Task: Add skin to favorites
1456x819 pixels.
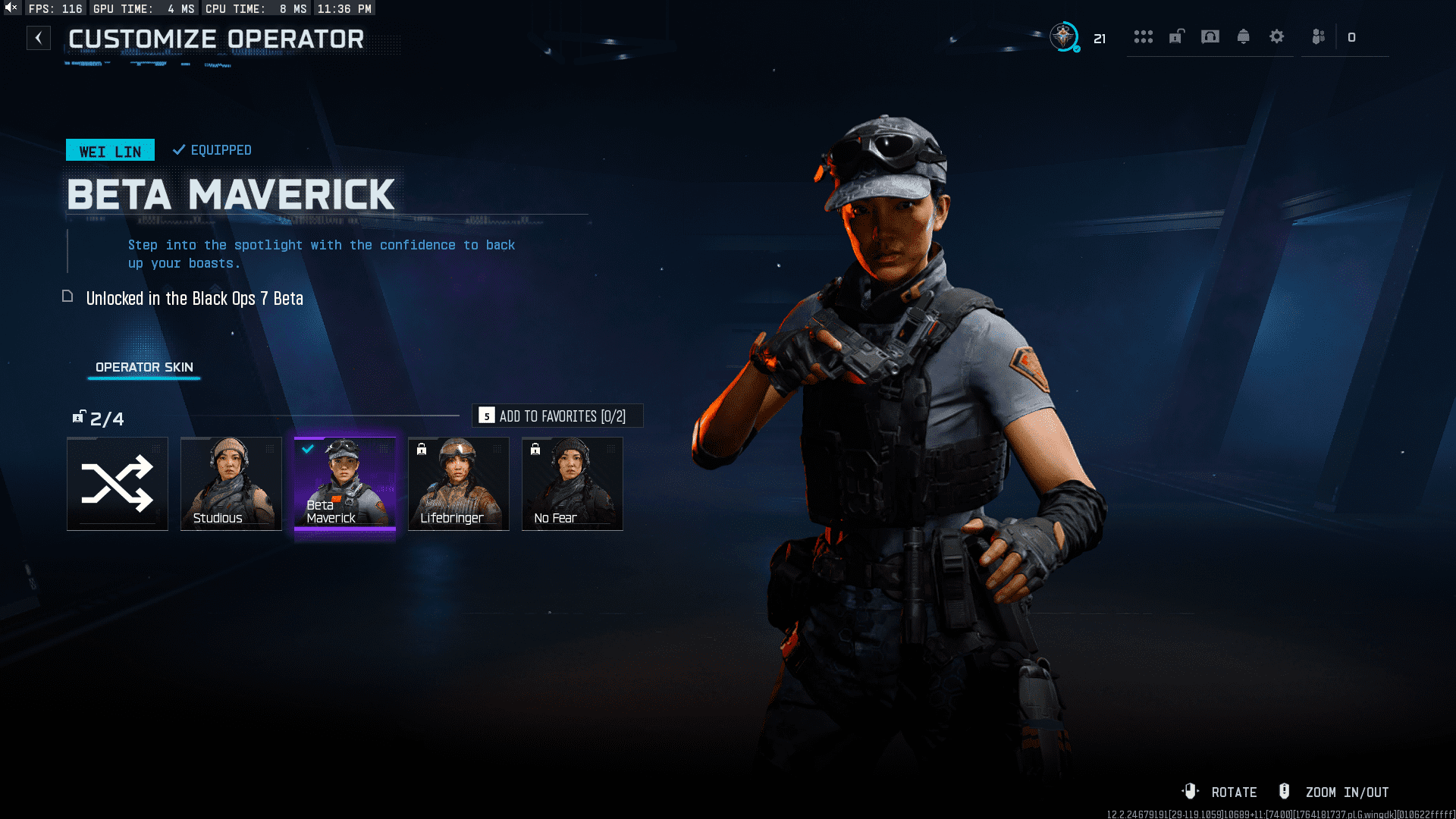Action: point(557,416)
